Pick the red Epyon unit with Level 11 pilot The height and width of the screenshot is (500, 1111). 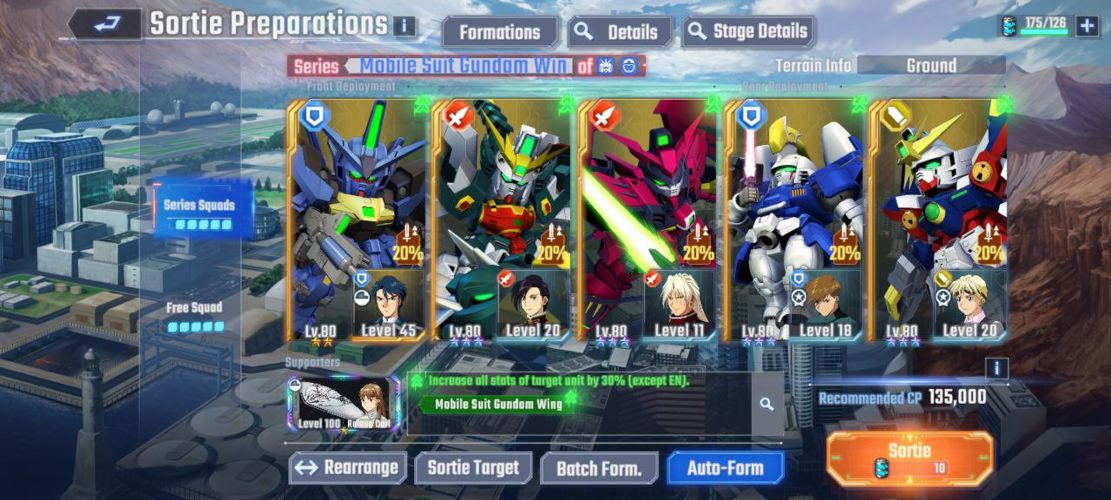pos(647,220)
